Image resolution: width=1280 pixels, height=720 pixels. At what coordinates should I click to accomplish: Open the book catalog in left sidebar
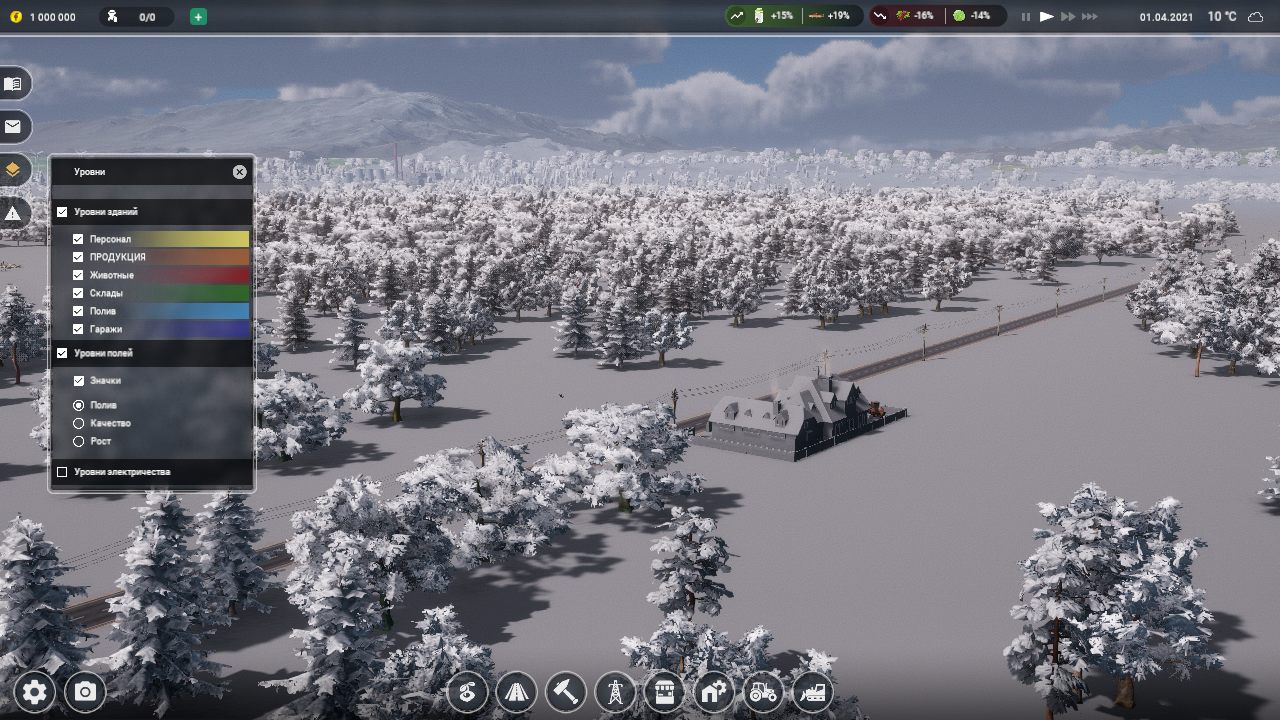point(14,84)
